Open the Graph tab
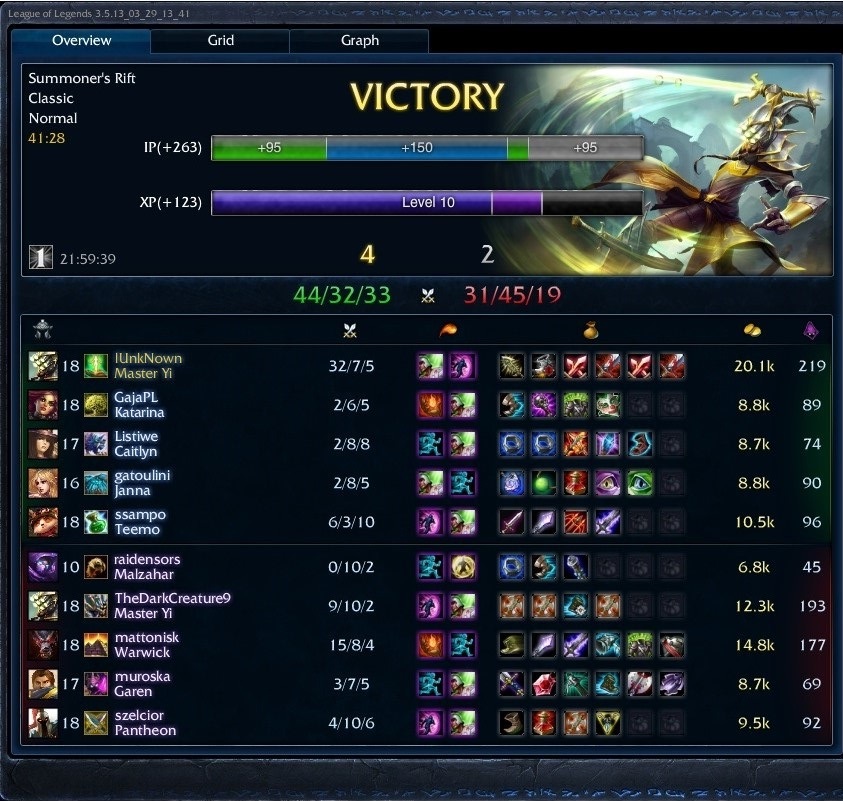 359,41
